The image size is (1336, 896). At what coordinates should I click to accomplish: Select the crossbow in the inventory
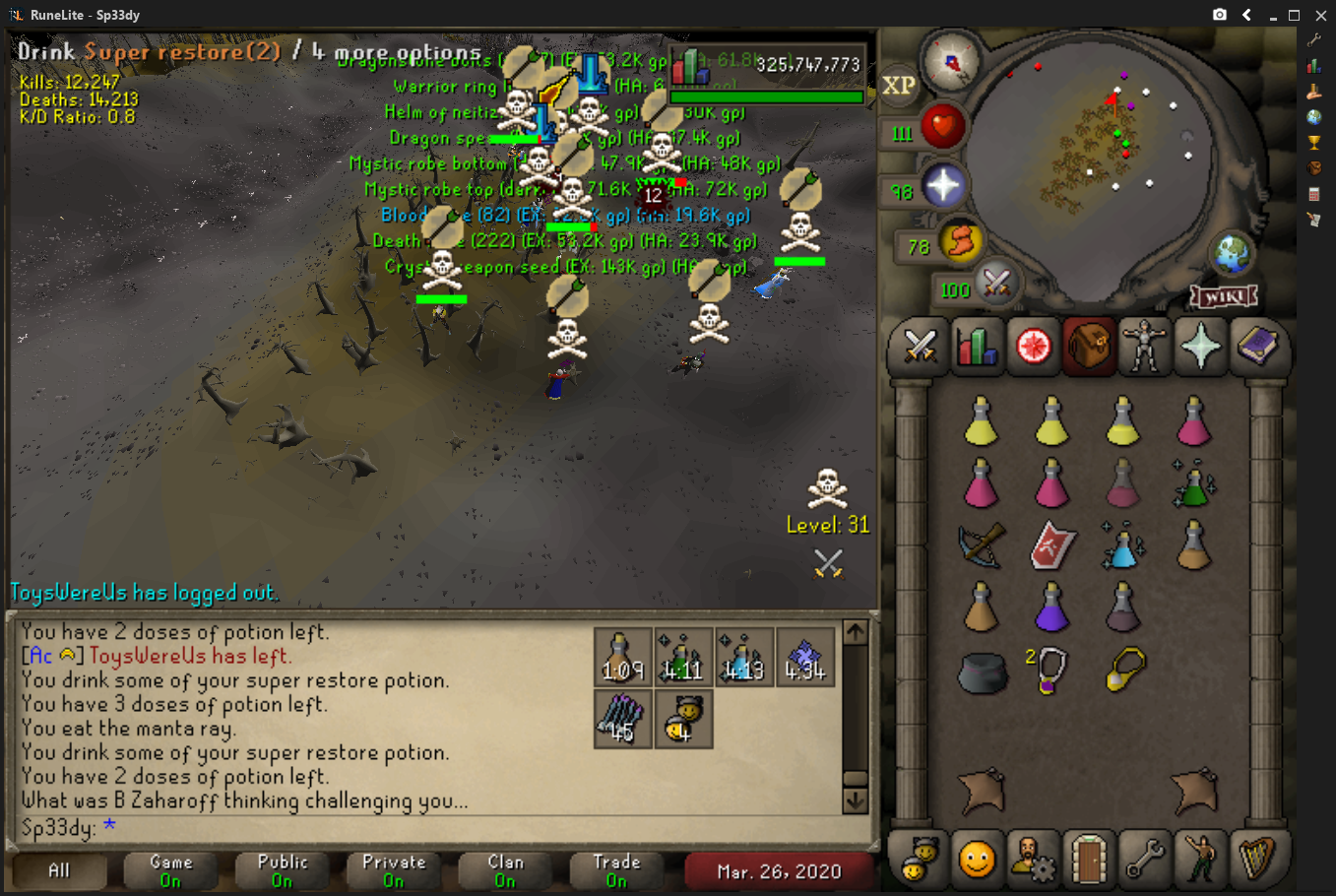(981, 544)
